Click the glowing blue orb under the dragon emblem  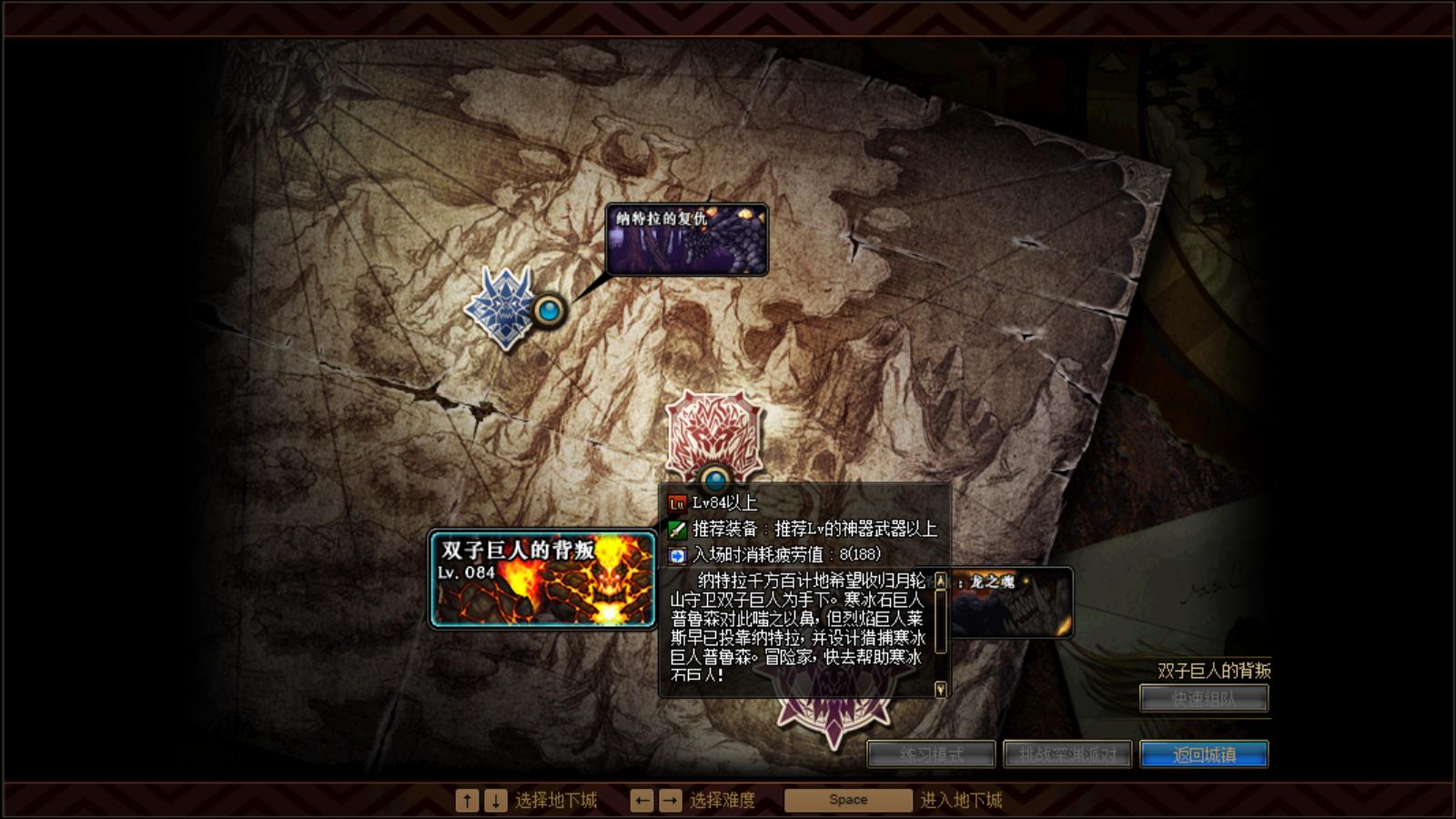[550, 309]
